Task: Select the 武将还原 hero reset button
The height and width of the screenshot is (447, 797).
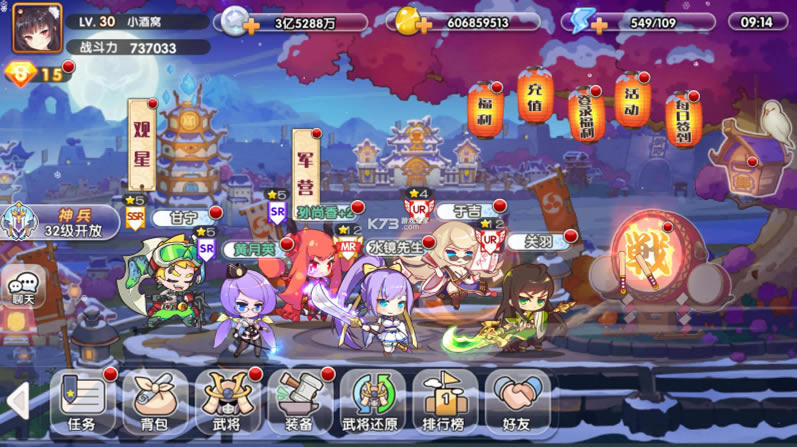Action: [373, 402]
